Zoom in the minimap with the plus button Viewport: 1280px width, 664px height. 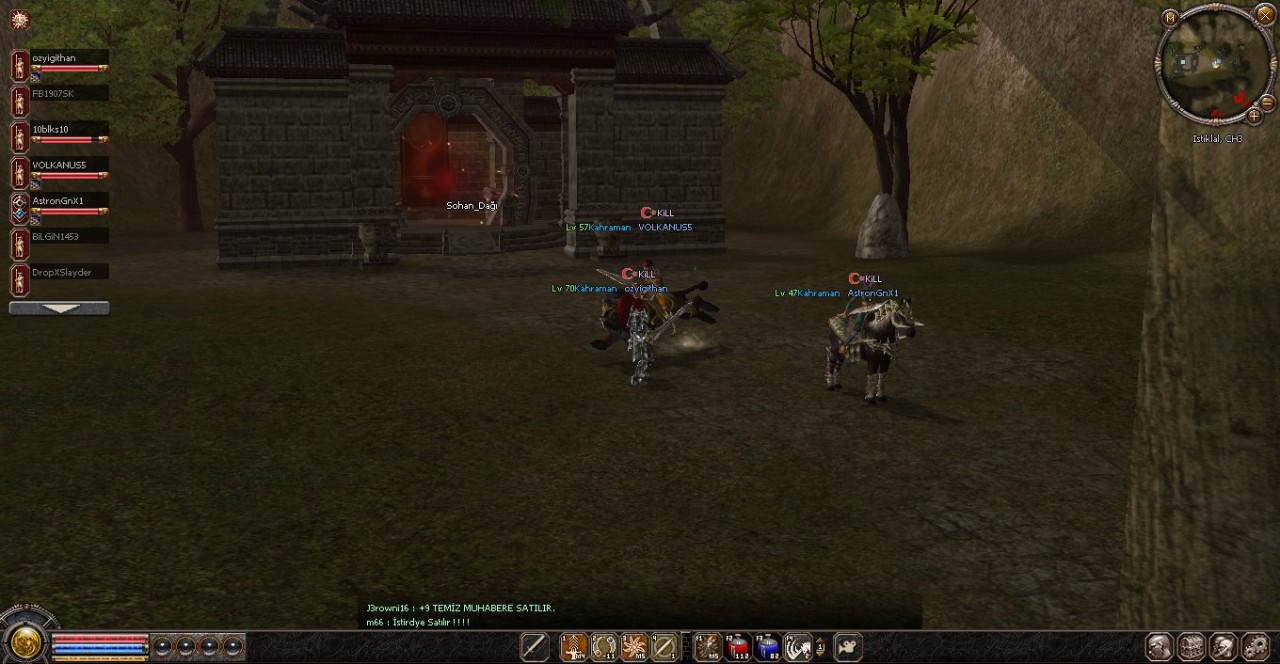pyautogui.click(x=1254, y=116)
